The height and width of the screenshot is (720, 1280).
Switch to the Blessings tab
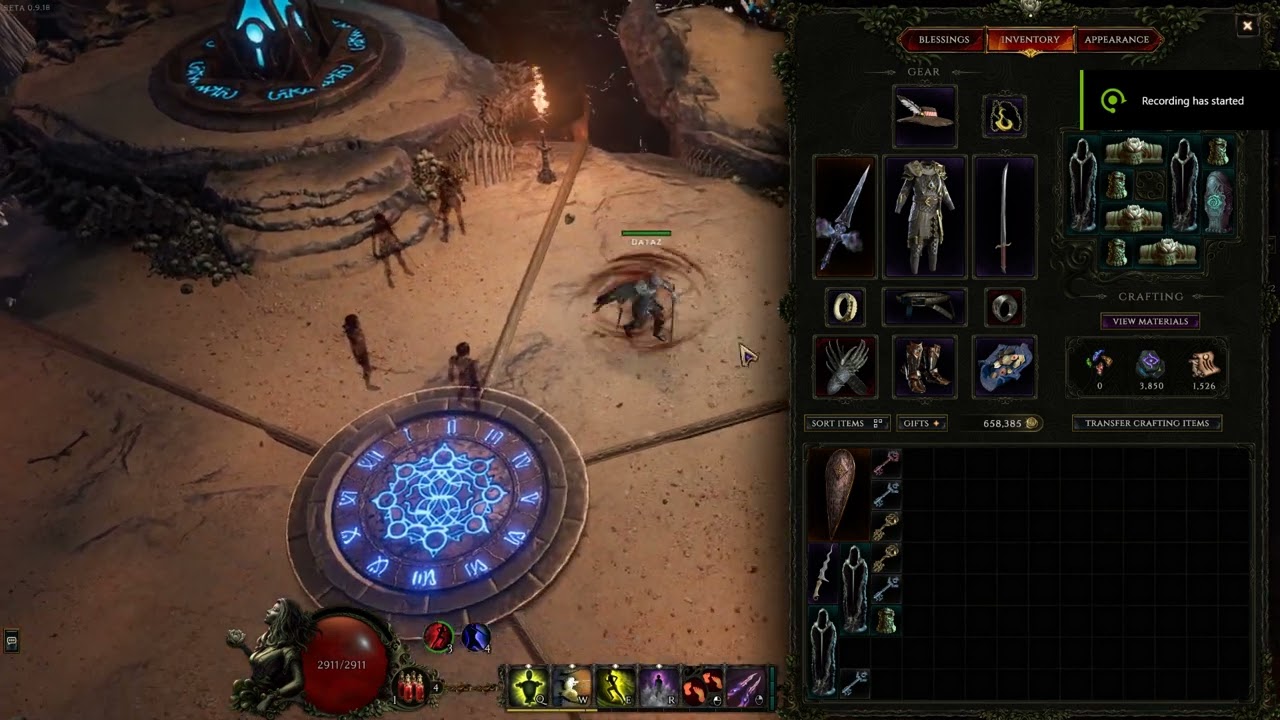pos(943,40)
